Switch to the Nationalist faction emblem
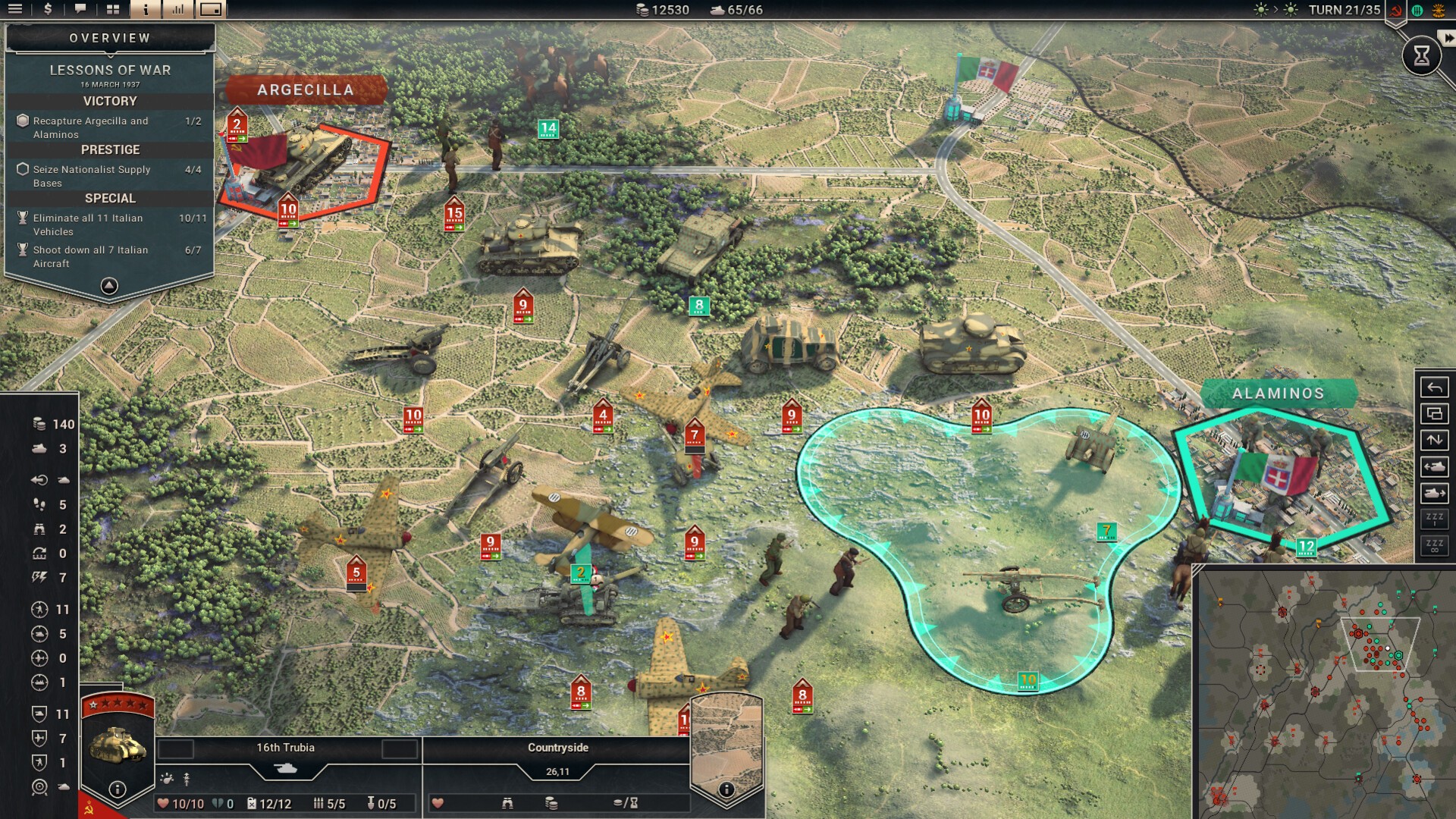 pos(1439,11)
